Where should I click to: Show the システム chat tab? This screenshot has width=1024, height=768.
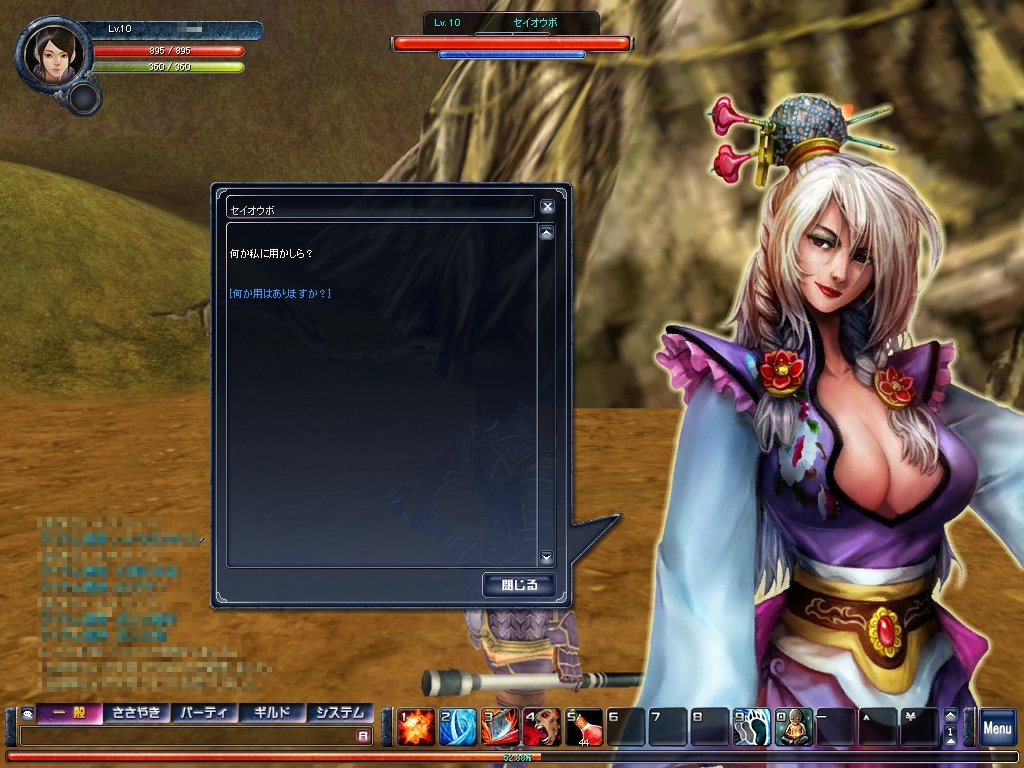coord(340,713)
